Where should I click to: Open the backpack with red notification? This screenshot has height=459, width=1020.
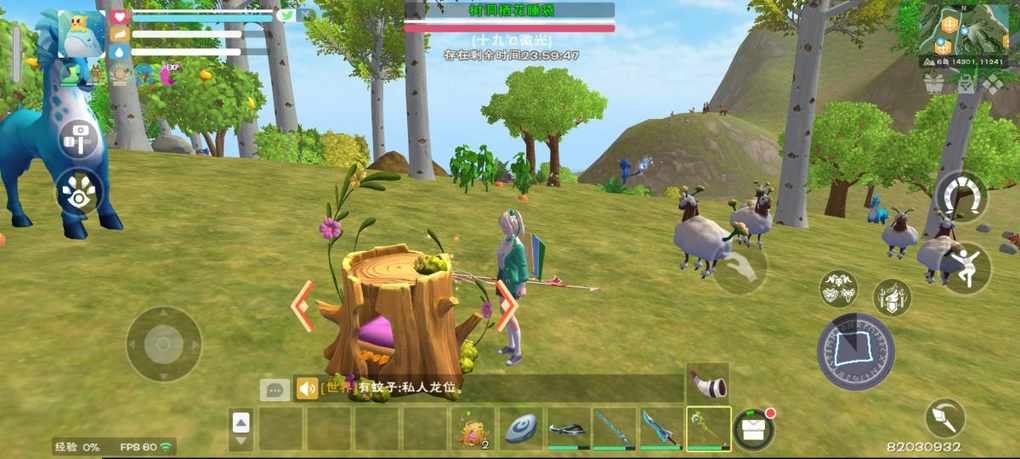tap(755, 428)
